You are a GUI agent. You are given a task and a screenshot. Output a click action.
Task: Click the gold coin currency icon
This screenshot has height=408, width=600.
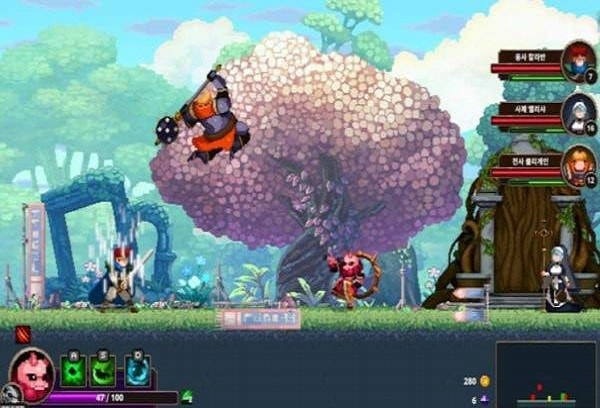pyautogui.click(x=486, y=381)
